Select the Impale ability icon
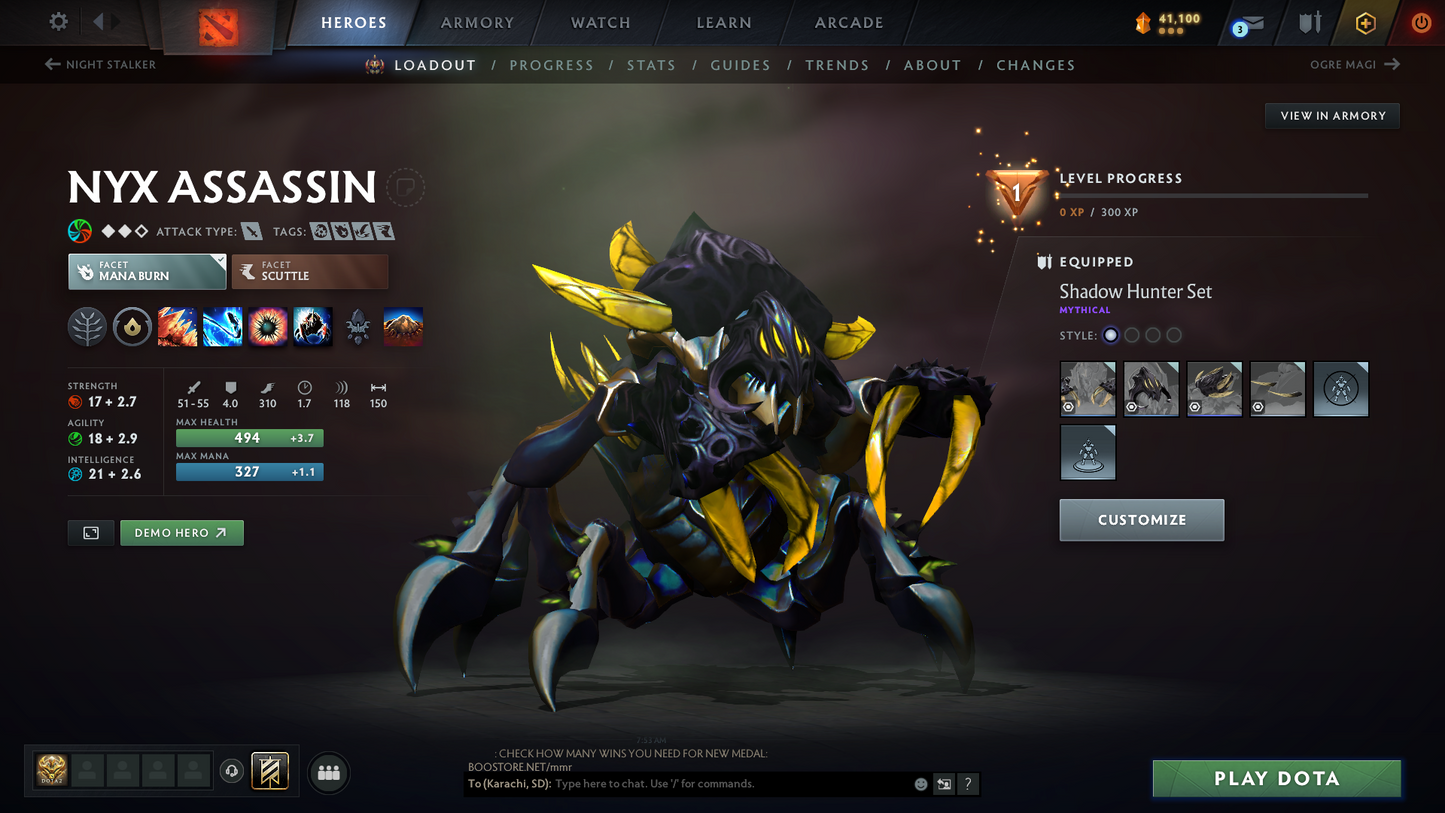1445x813 pixels. 177,326
